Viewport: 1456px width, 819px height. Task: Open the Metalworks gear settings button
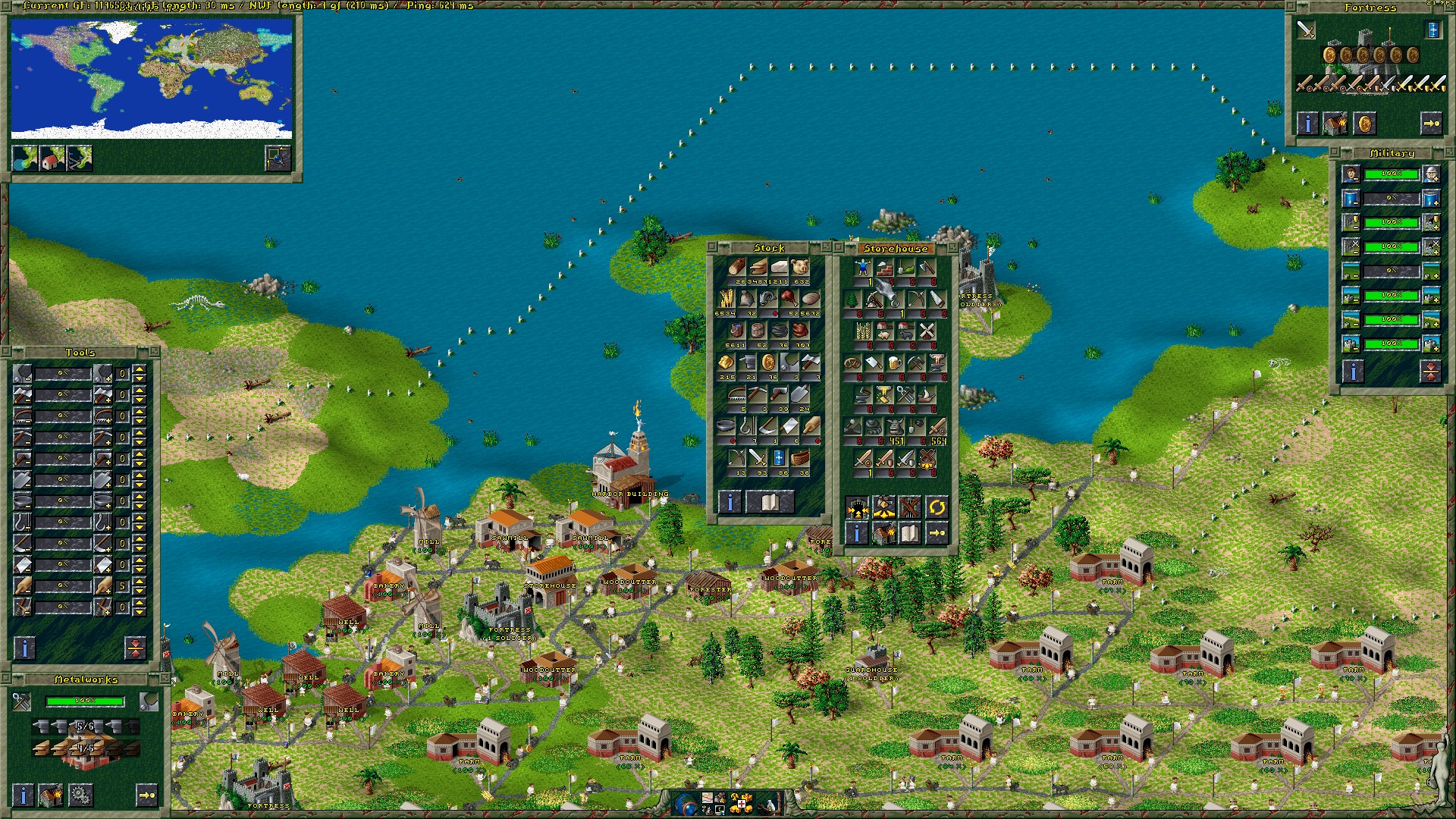point(80,795)
